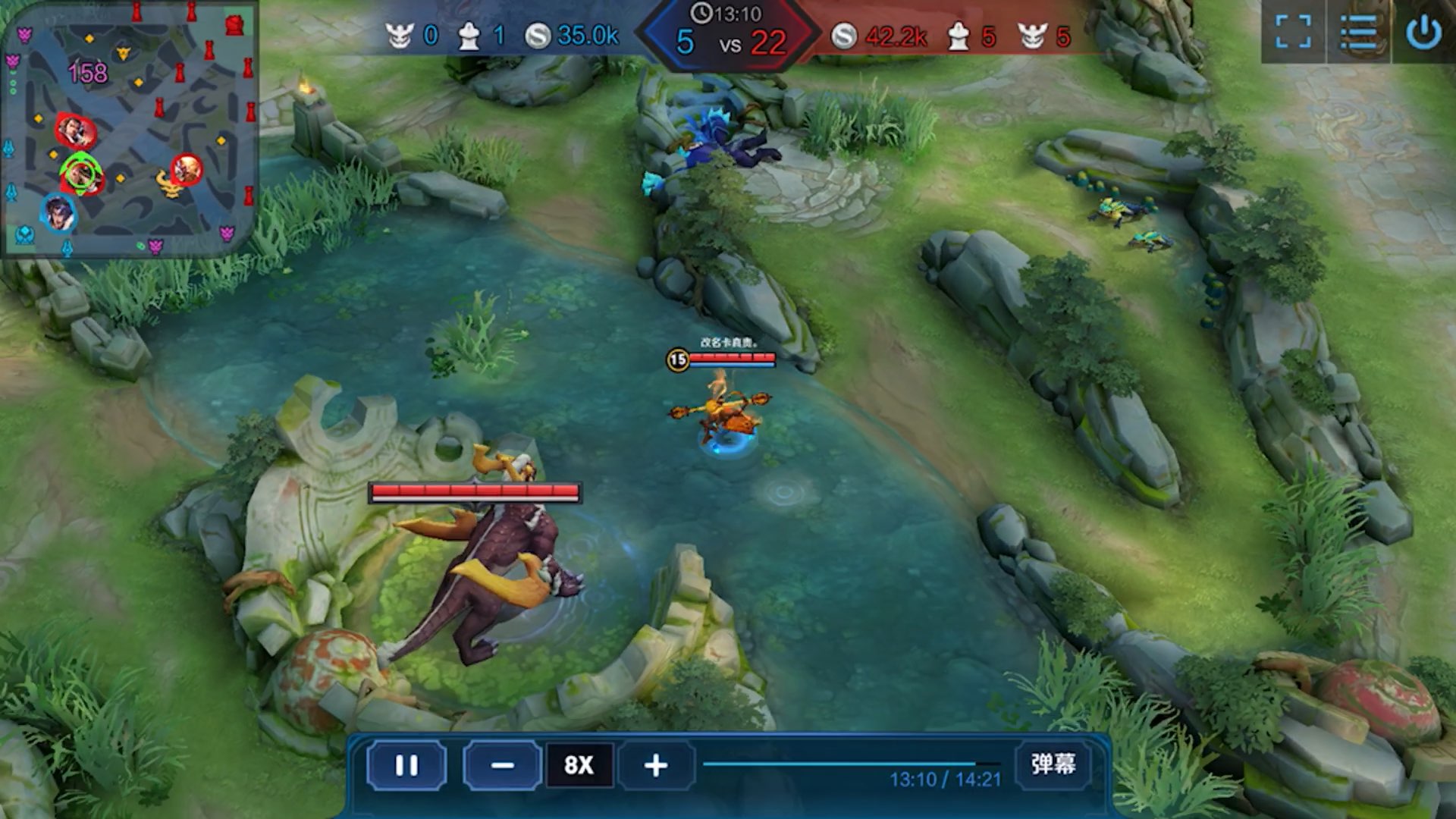Toggle fullscreen view with bracket icon
Screen dimensions: 1456x819
point(1293,32)
